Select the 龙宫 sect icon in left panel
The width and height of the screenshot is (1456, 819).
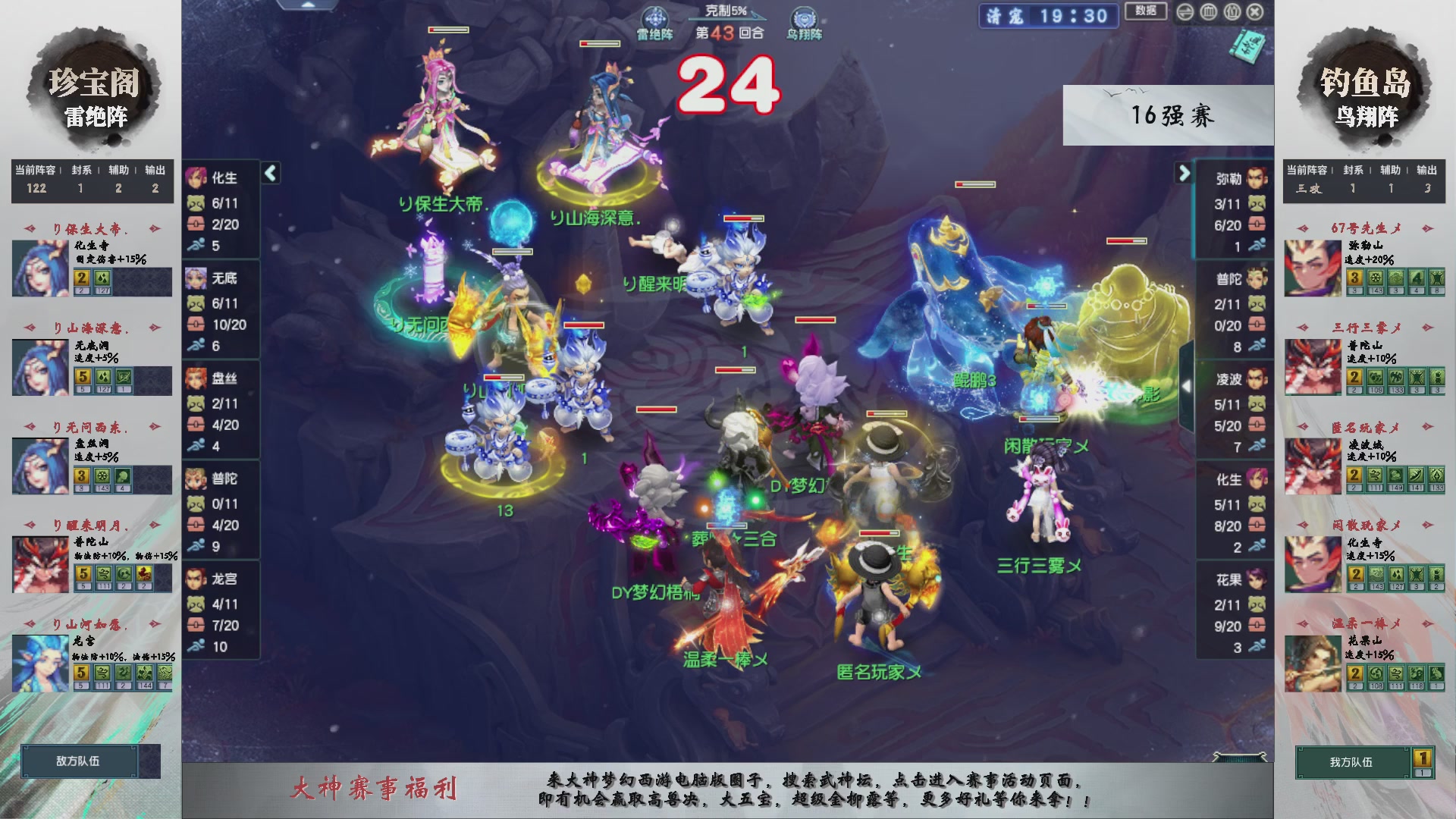(196, 579)
